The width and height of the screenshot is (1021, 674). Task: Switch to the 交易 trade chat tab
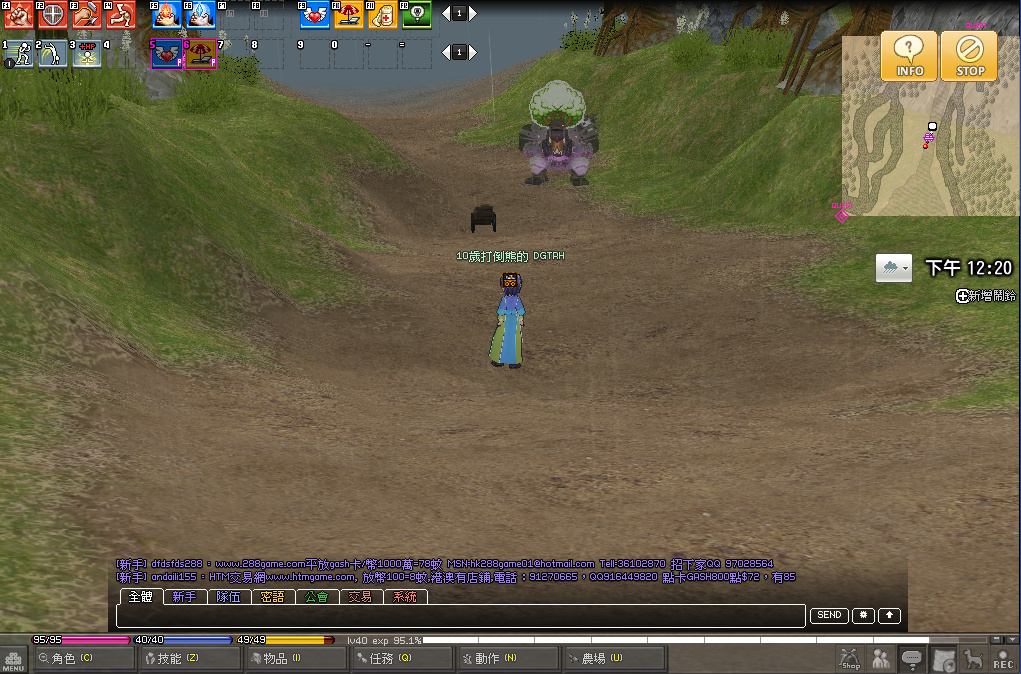point(360,597)
